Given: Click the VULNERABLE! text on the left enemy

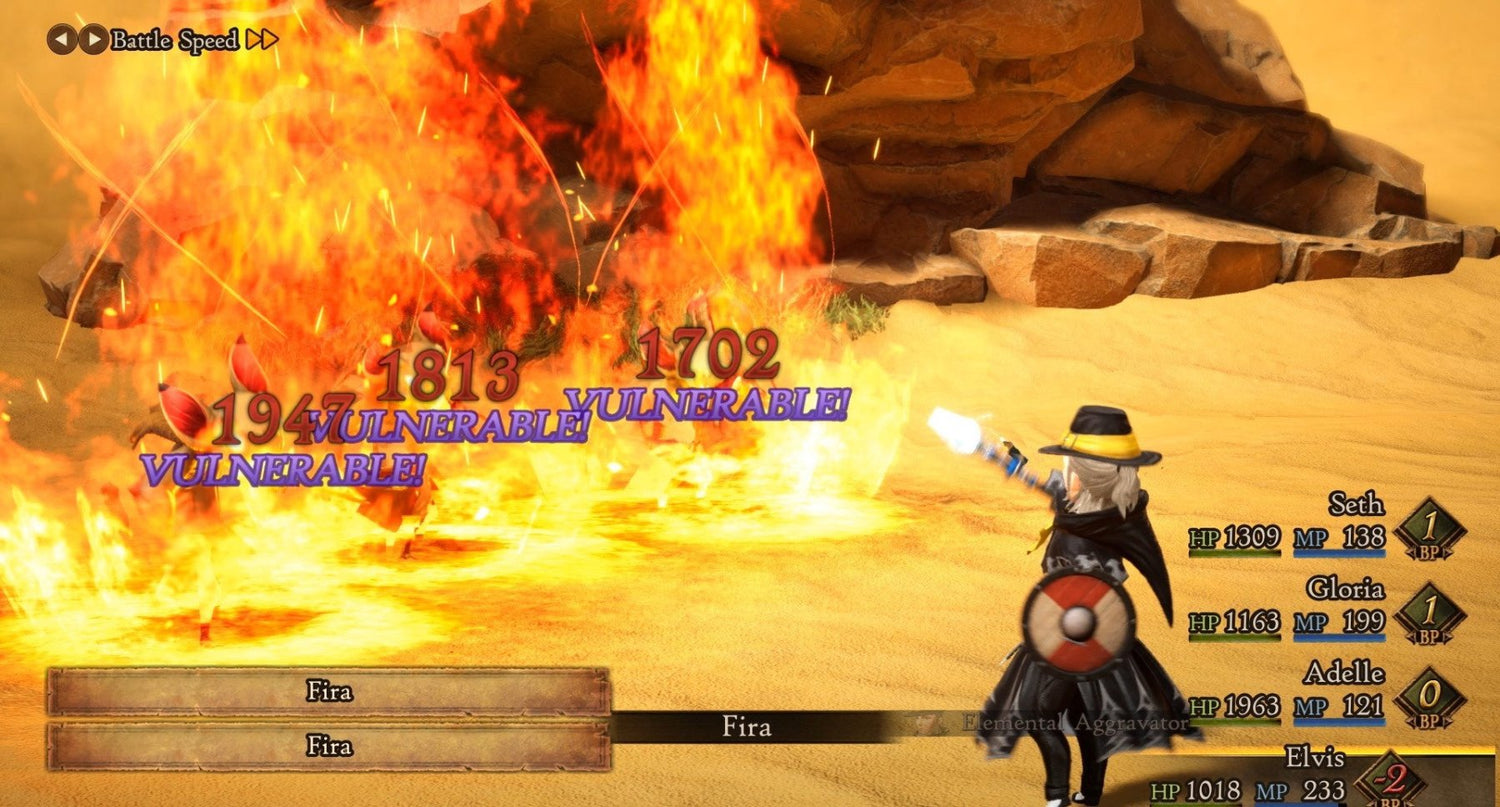Looking at the screenshot, I should (285, 465).
